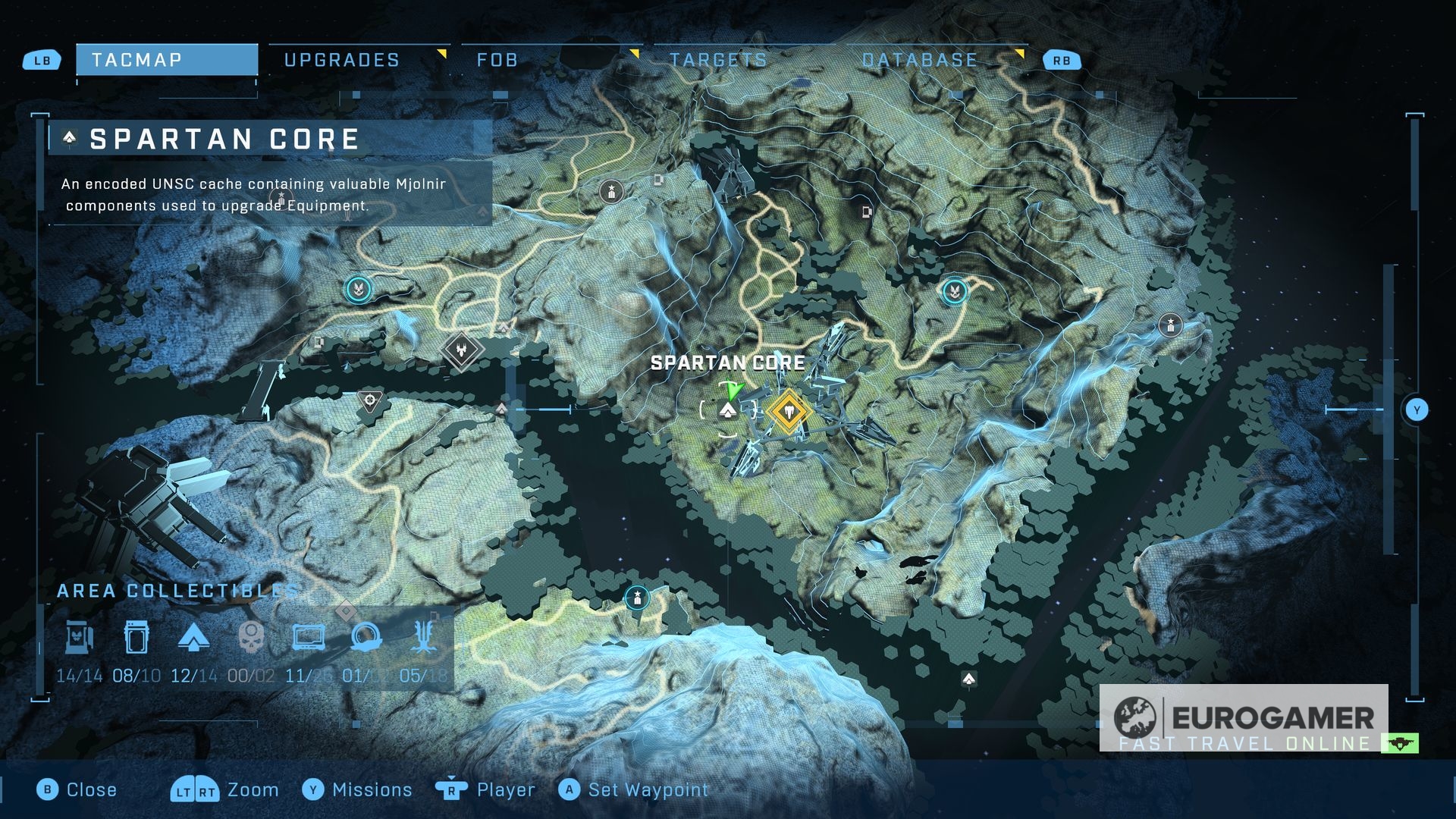Switch to the Upgrades tab
Image resolution: width=1456 pixels, height=819 pixels.
342,60
